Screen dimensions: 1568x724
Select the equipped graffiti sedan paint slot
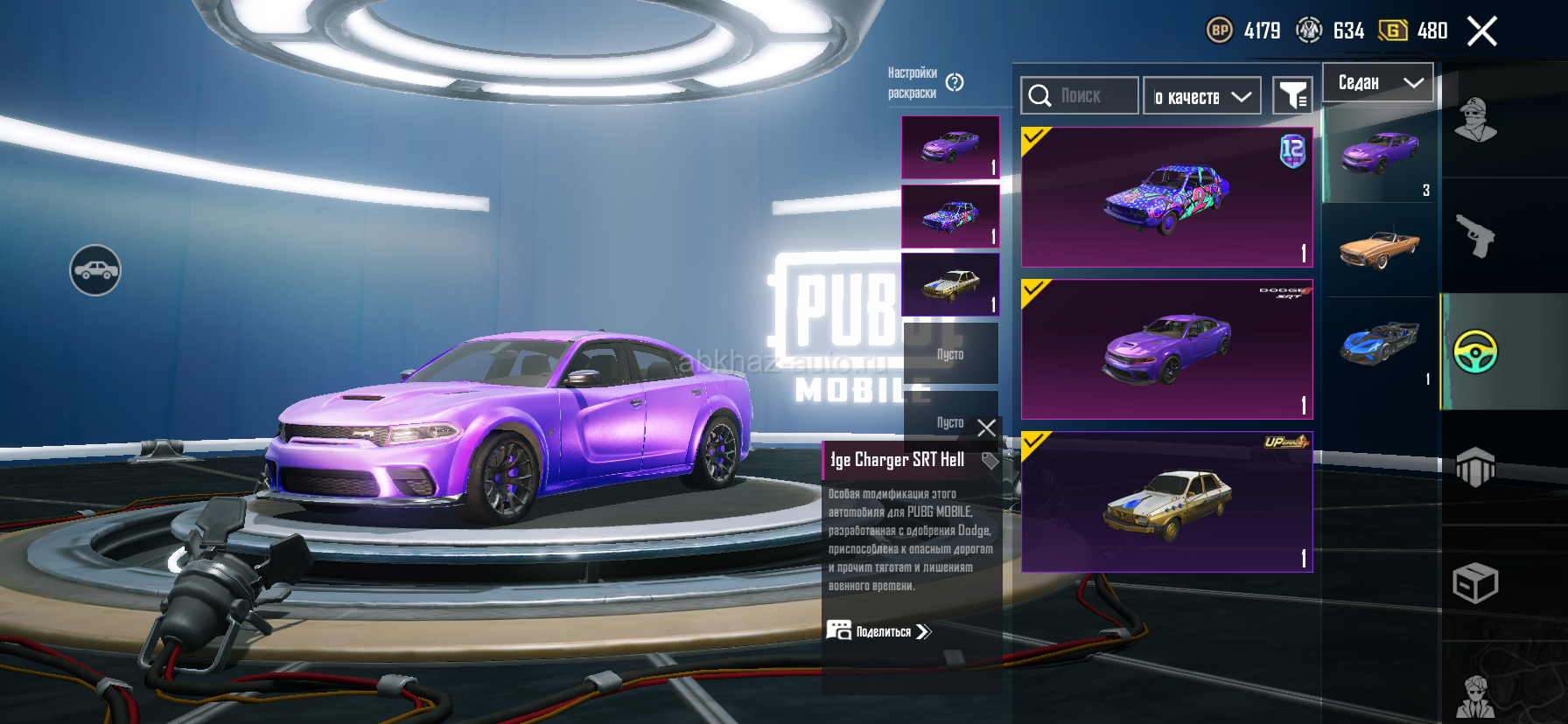tap(950, 216)
